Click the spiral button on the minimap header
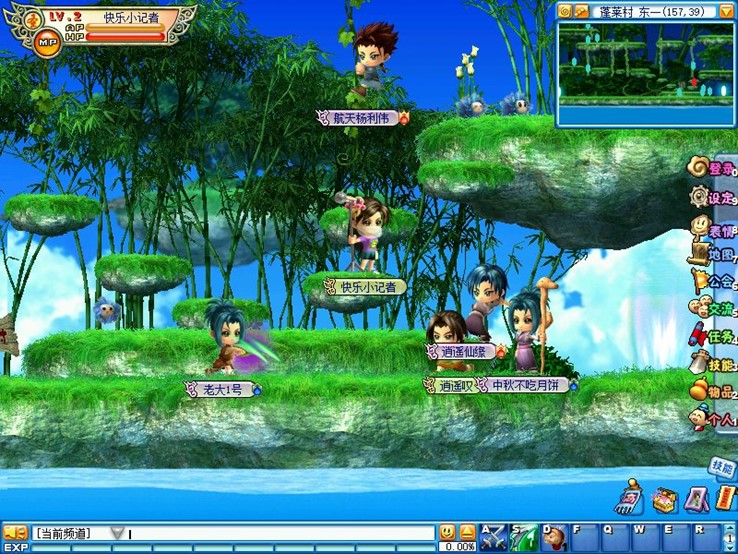This screenshot has width=738, height=554. [565, 11]
